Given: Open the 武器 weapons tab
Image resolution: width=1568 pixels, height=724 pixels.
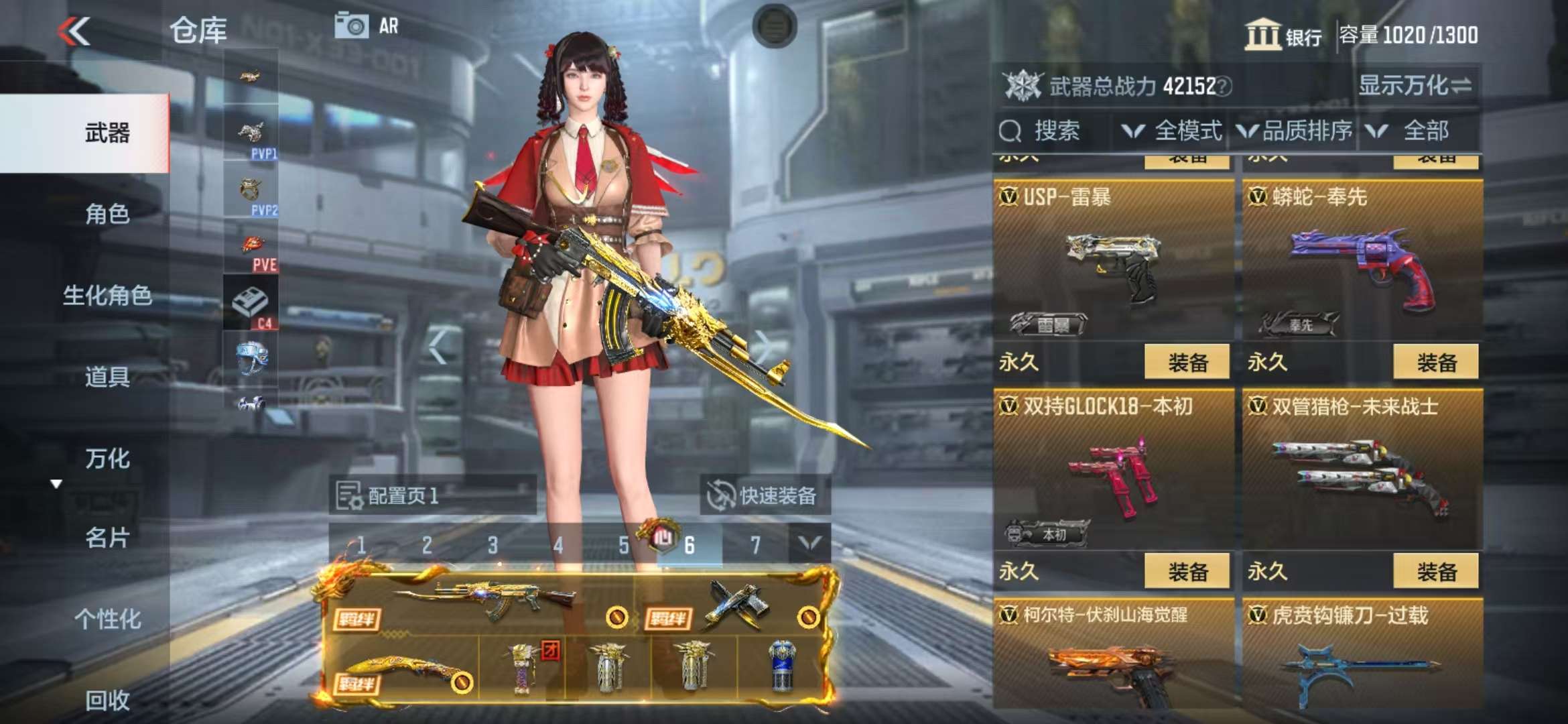Looking at the screenshot, I should click(x=107, y=133).
